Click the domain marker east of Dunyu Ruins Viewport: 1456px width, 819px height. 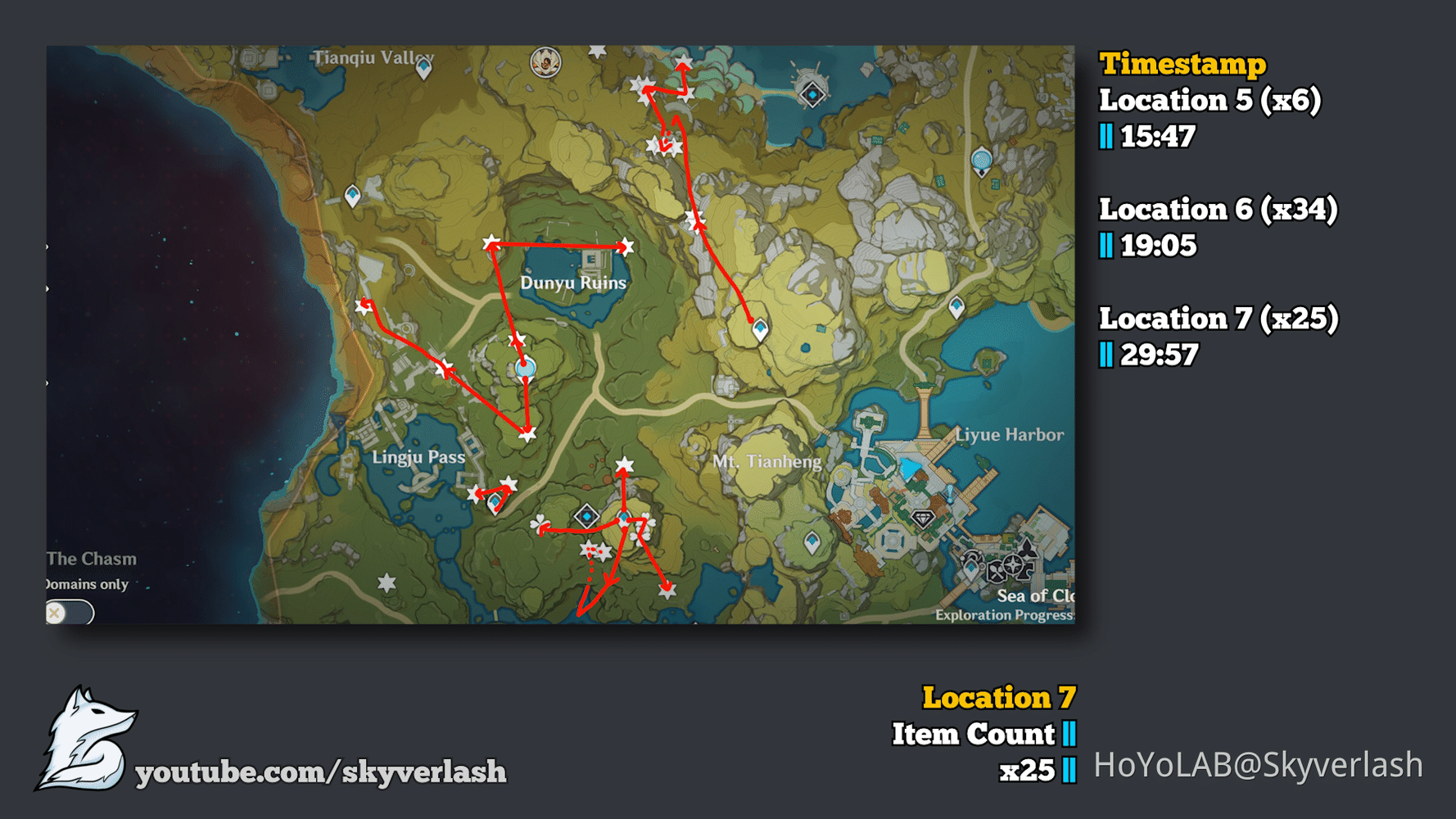(760, 328)
